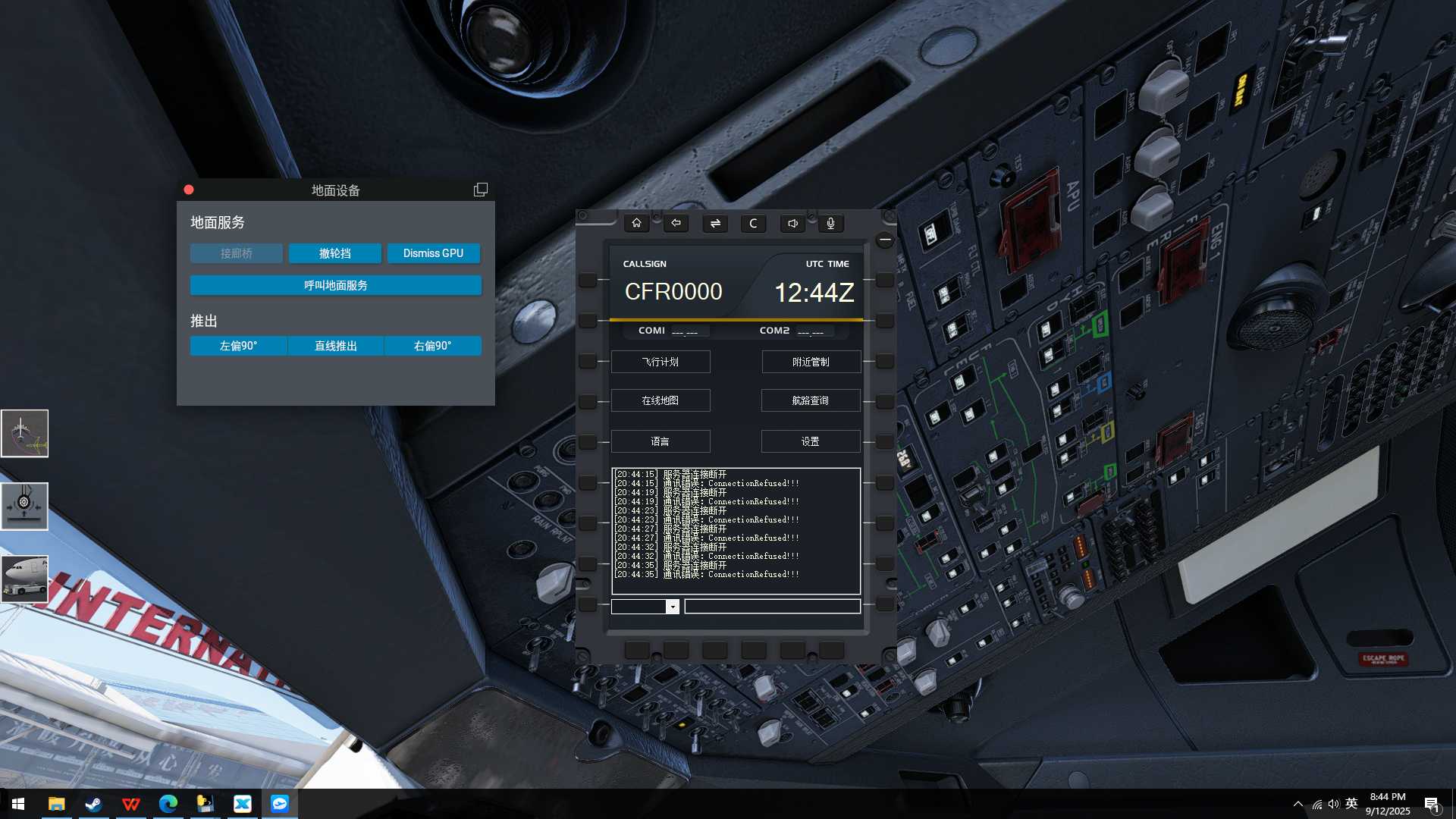The image size is (1456, 819).
Task: Open 航路查询 route lookup
Action: tap(811, 400)
